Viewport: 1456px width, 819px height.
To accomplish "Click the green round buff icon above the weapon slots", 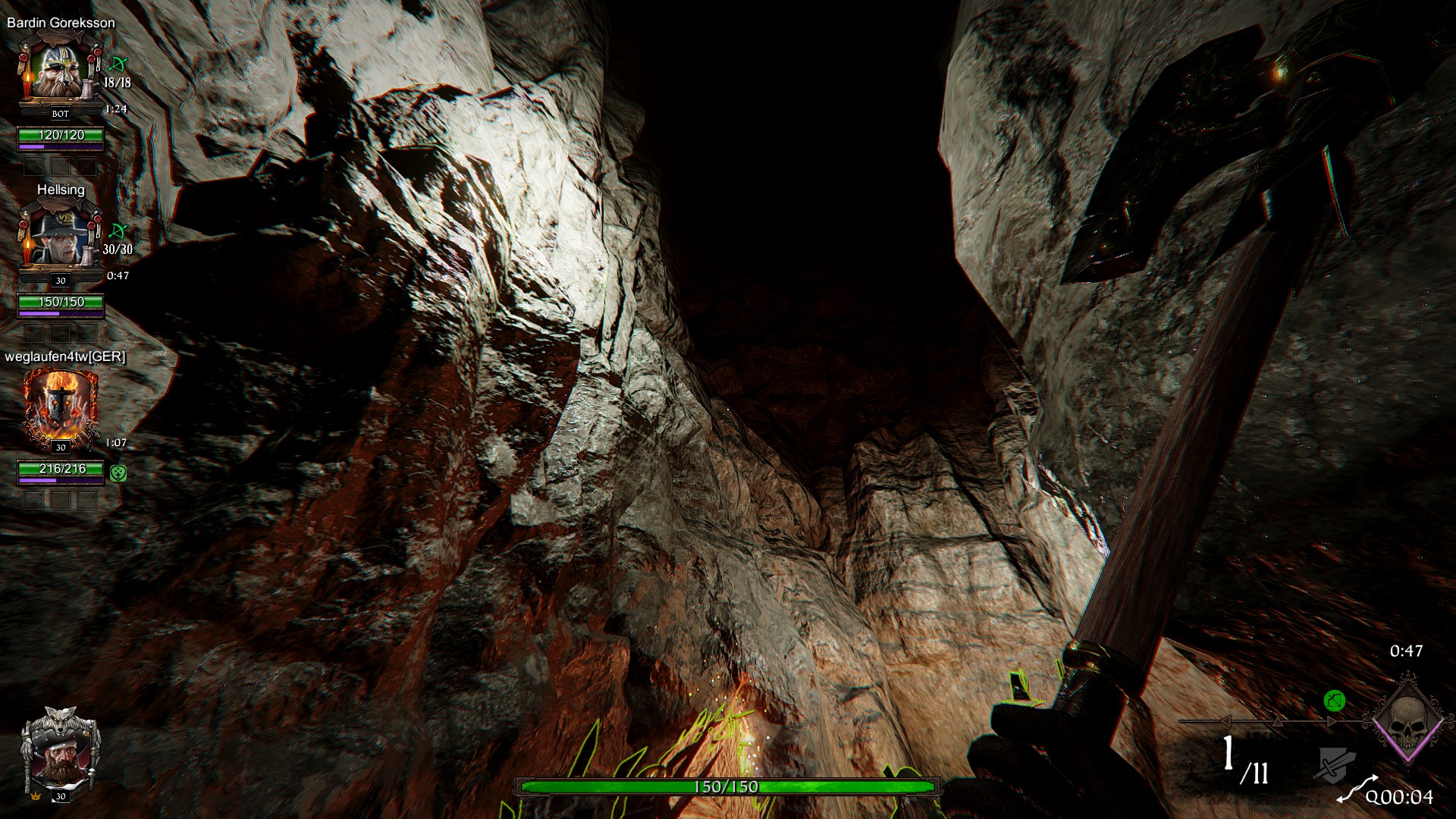I will pyautogui.click(x=1335, y=701).
